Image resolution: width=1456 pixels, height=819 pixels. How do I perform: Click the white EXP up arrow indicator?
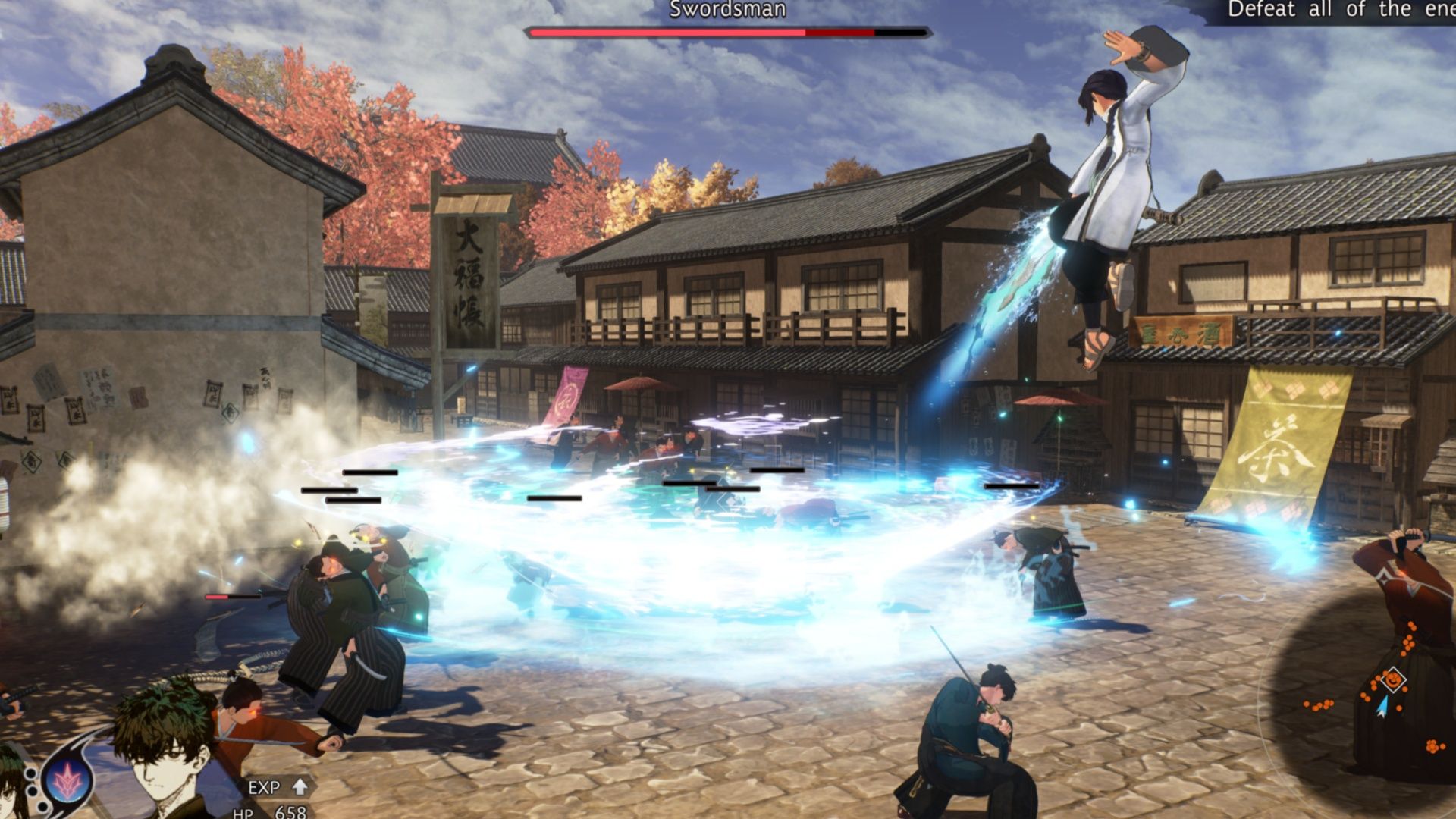pos(300,788)
